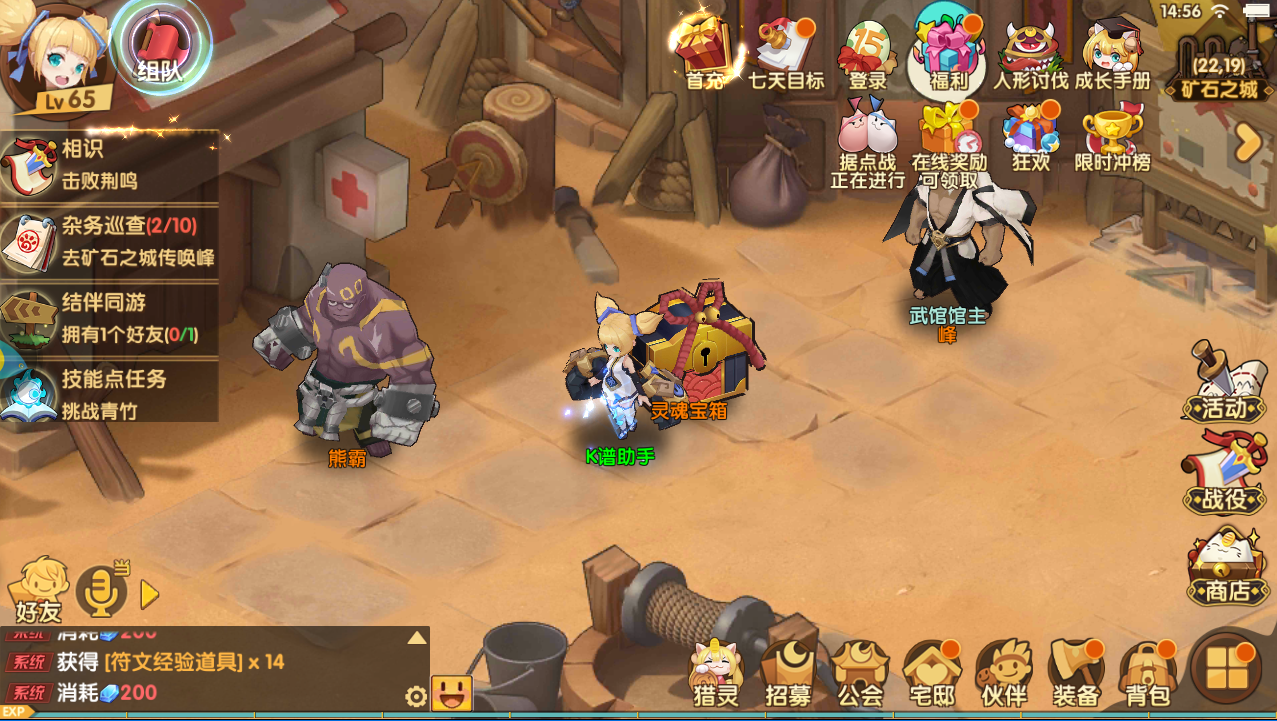Select the 杂务巡查 quest tracker entry

pyautogui.click(x=110, y=241)
